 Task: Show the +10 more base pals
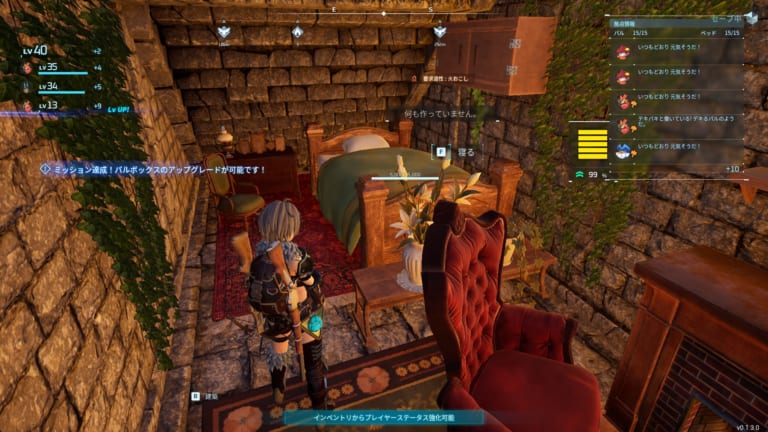pos(731,169)
